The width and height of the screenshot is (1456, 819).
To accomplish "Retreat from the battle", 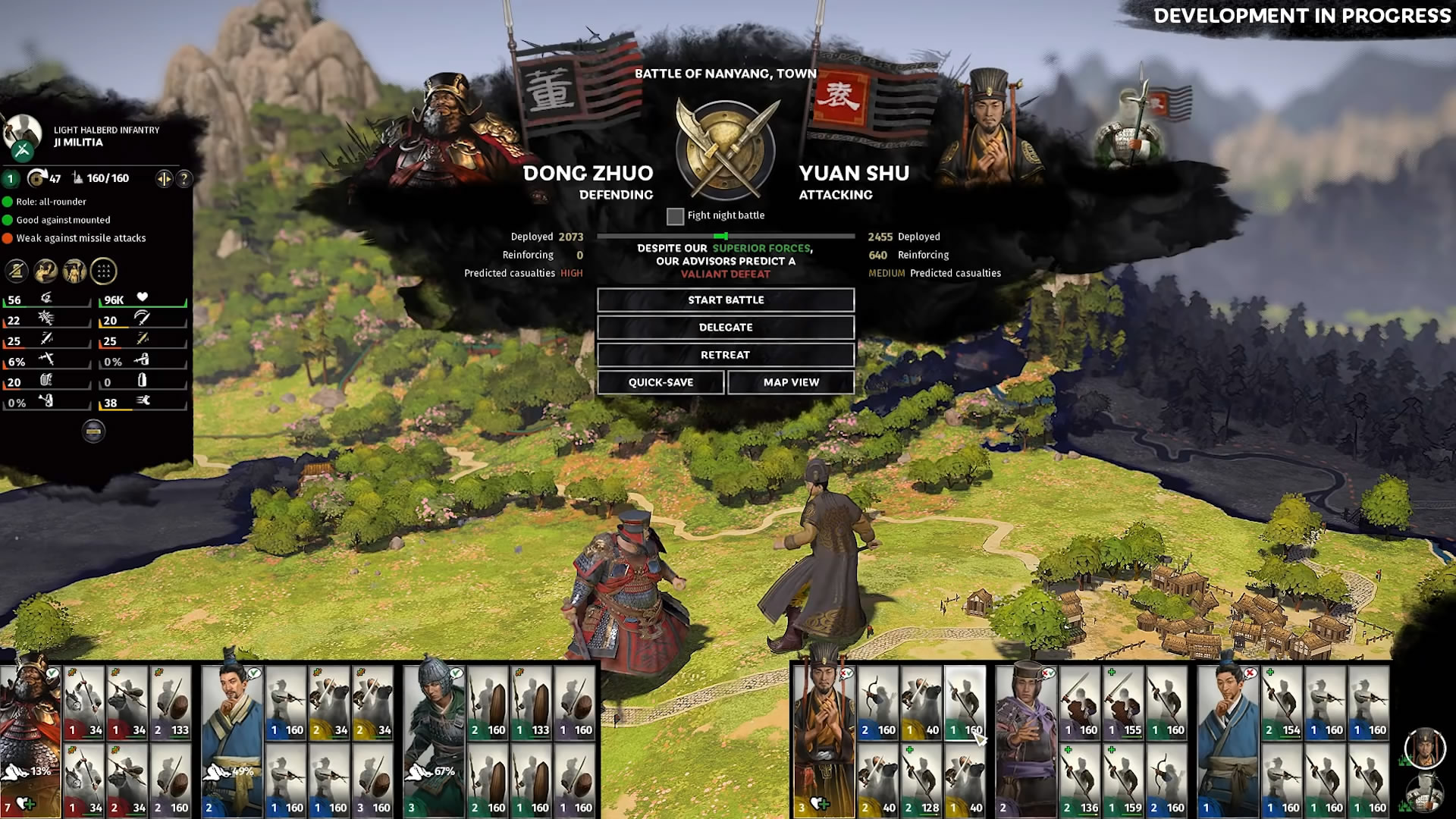I will coord(726,355).
